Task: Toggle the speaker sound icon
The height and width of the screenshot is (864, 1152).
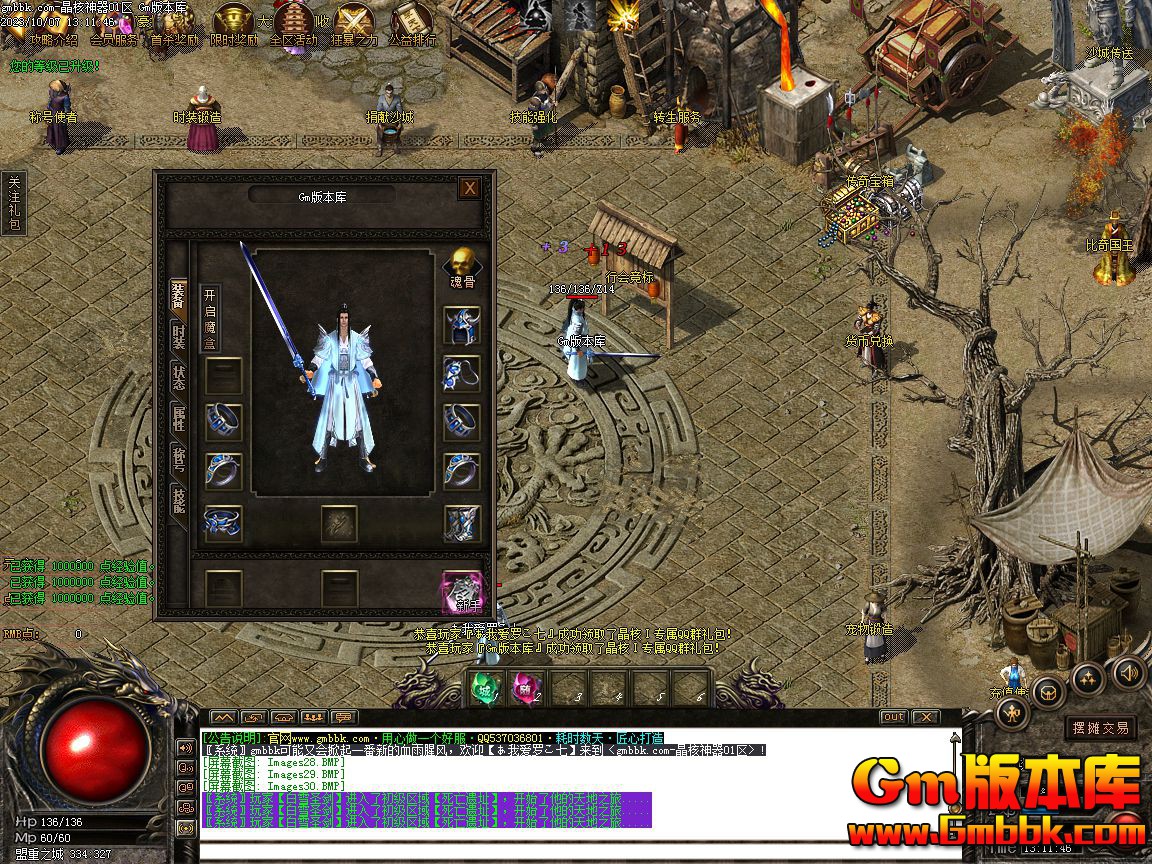Action: pos(1127,671)
